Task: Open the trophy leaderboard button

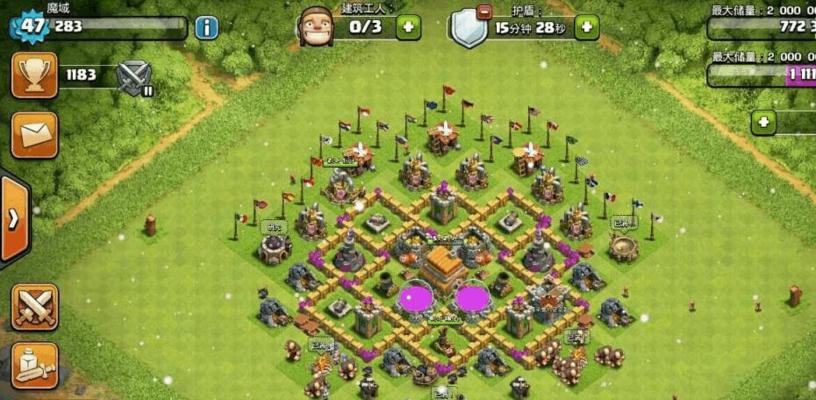Action: (x=34, y=75)
